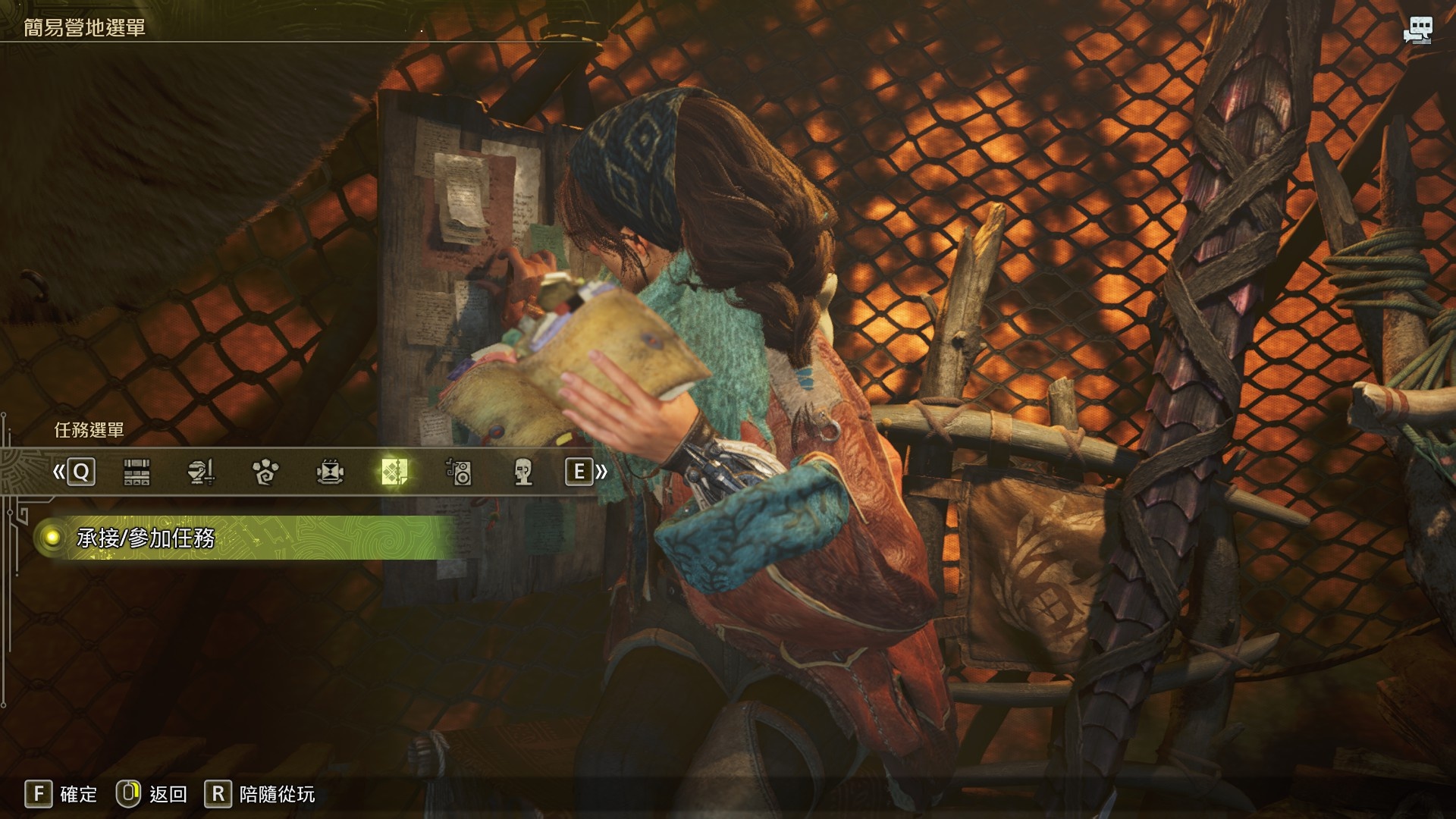Image resolution: width=1456 pixels, height=819 pixels.
Task: Switch to the item box chest tab
Action: tap(136, 472)
